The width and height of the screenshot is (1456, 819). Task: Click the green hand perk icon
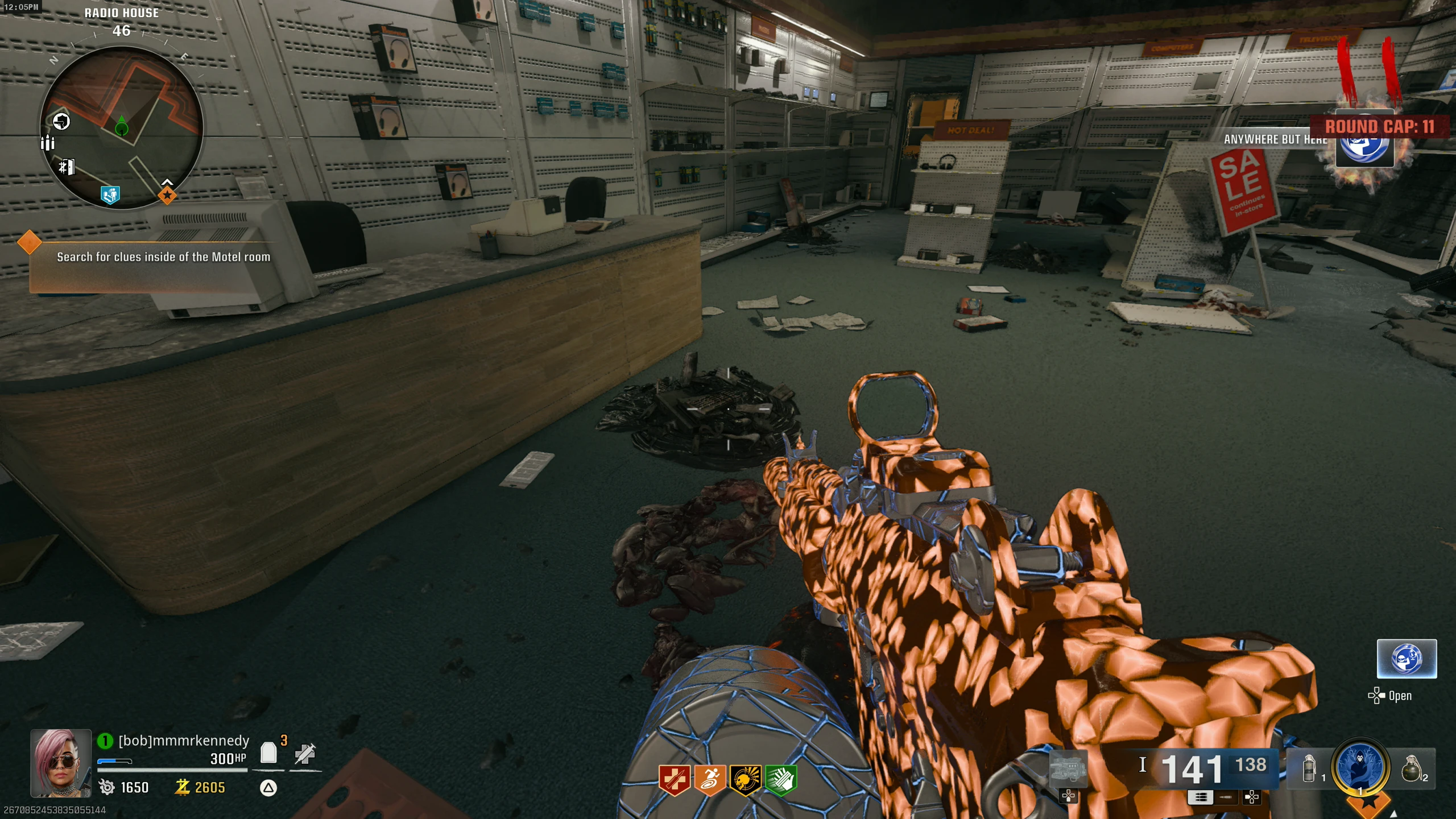click(x=781, y=780)
